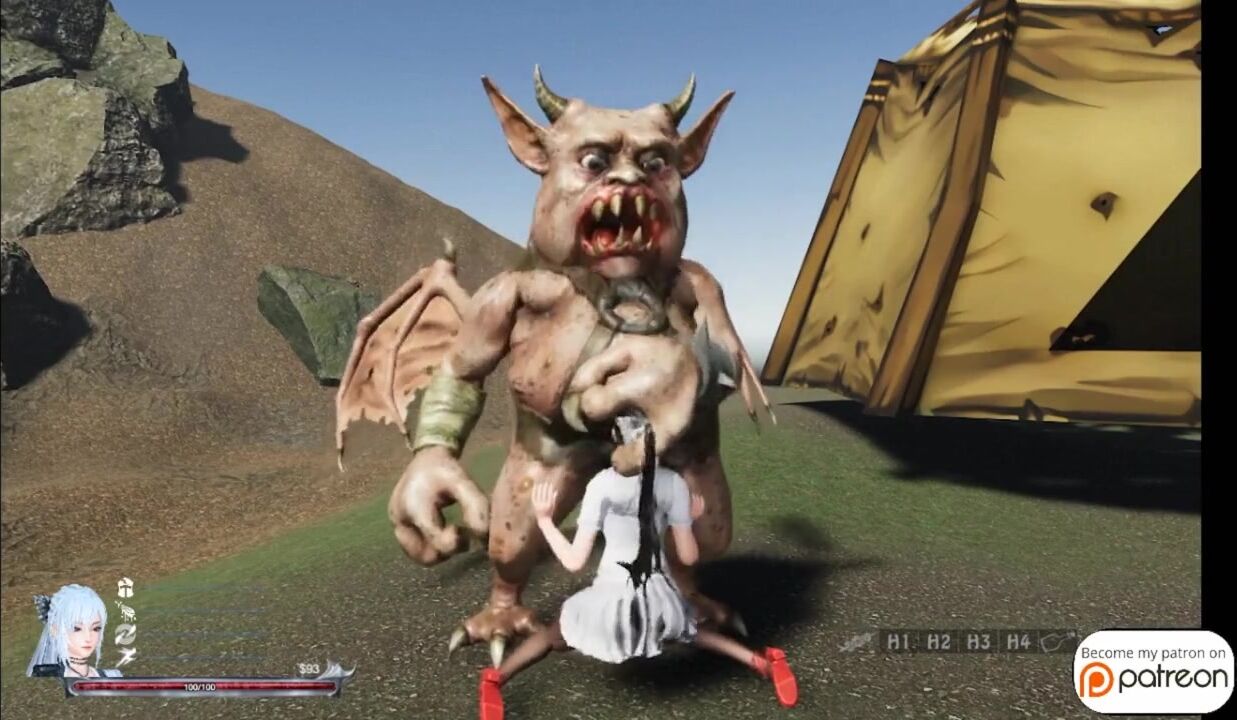Image resolution: width=1237 pixels, height=720 pixels.
Task: Click the helmet status icon
Action: pyautogui.click(x=125, y=587)
